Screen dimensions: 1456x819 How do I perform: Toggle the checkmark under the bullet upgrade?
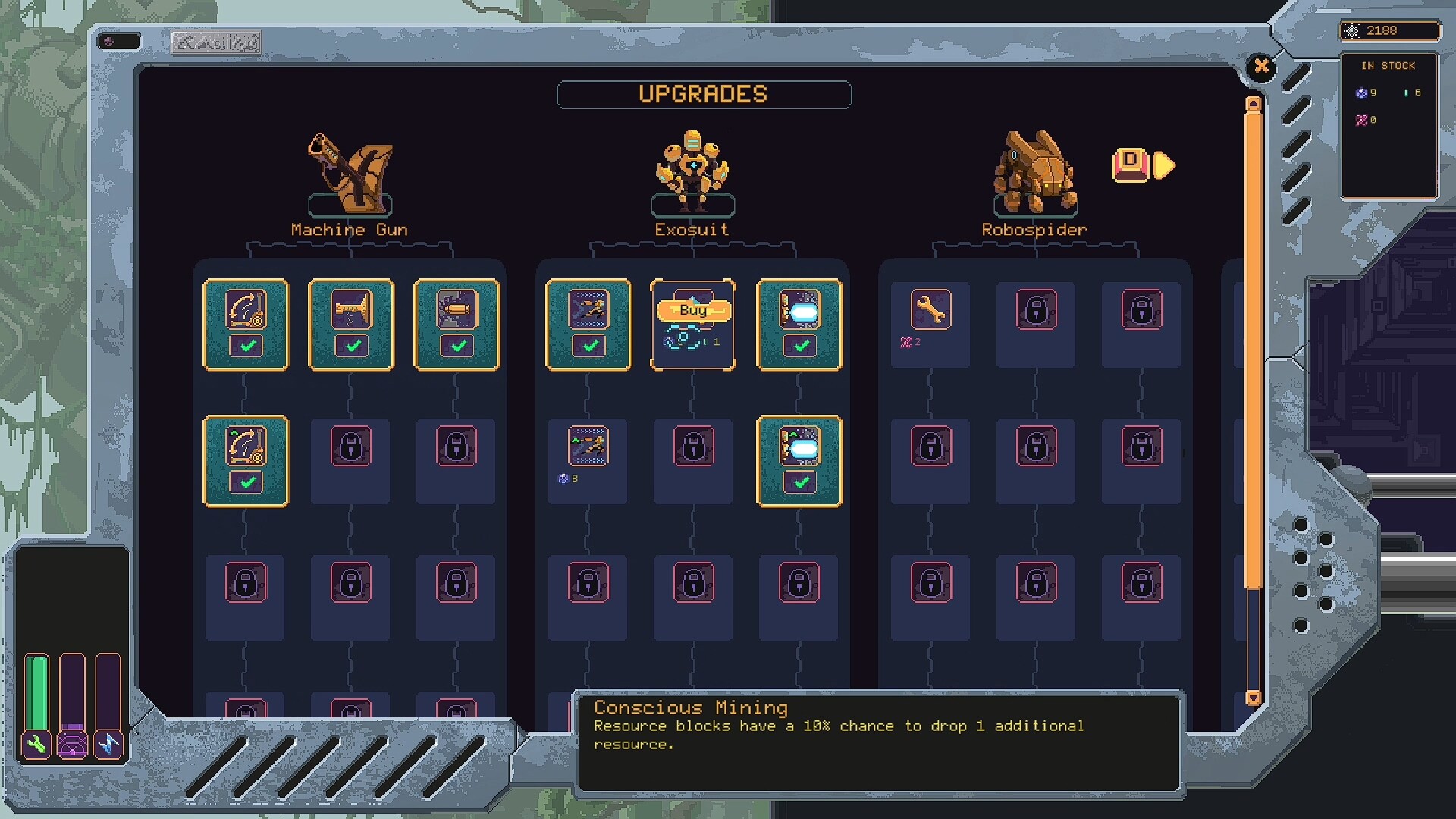pos(456,347)
